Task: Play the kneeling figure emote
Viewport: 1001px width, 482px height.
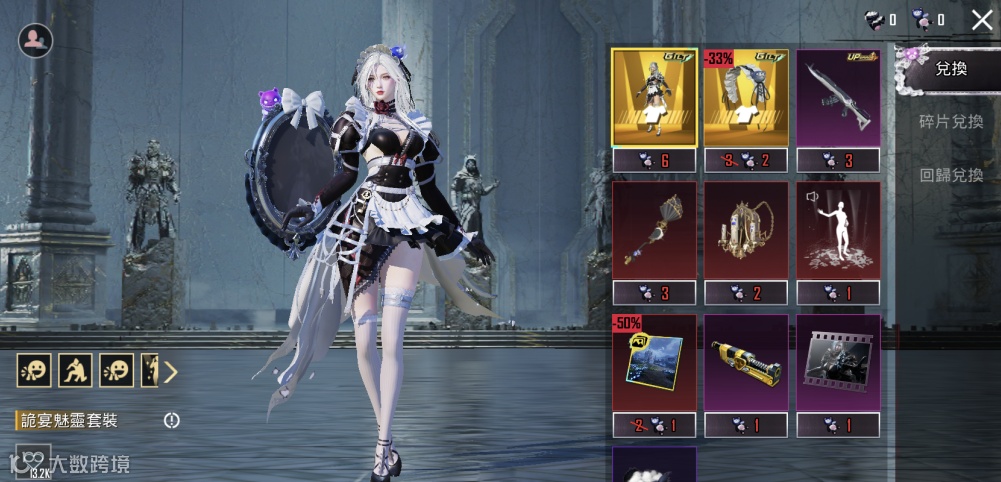Action: [x=73, y=371]
